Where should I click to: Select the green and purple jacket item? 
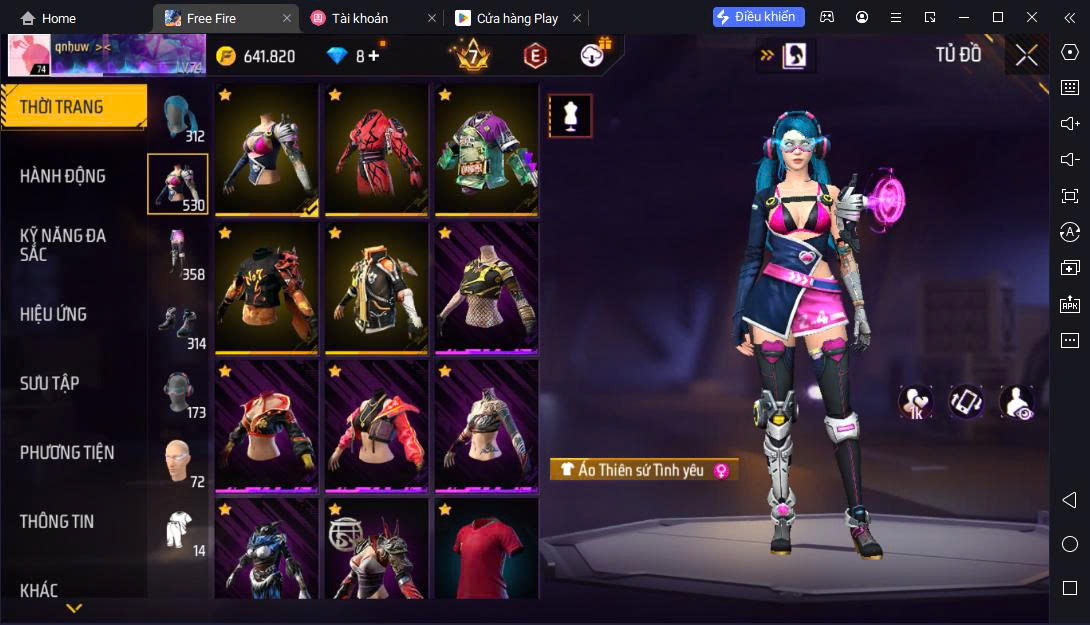[486, 150]
